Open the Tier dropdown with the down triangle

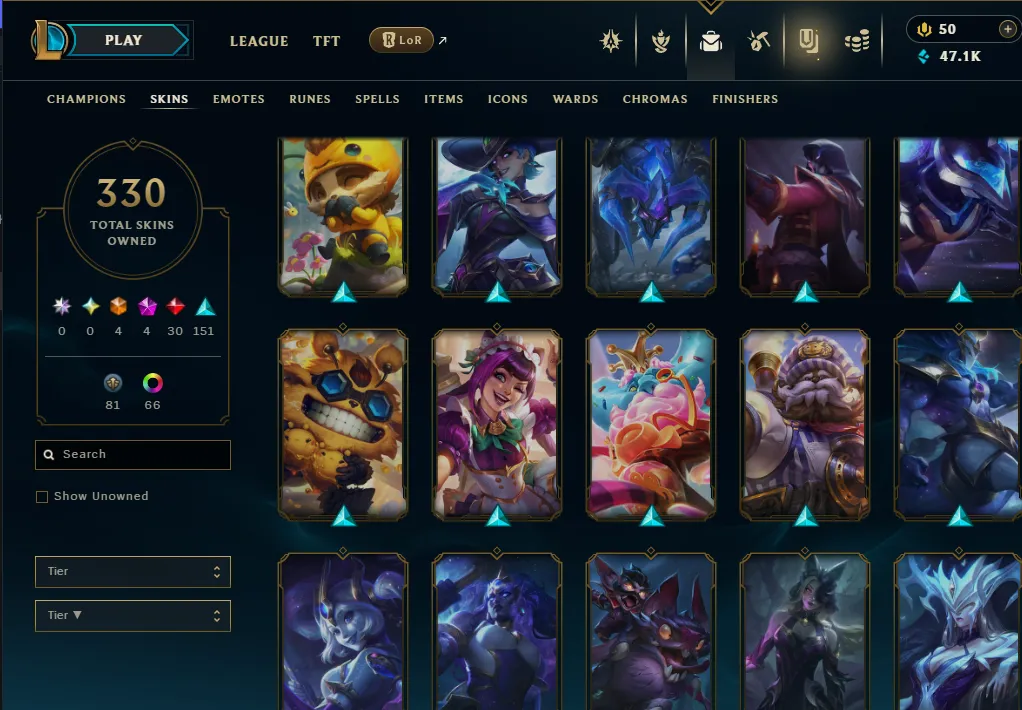coord(132,616)
